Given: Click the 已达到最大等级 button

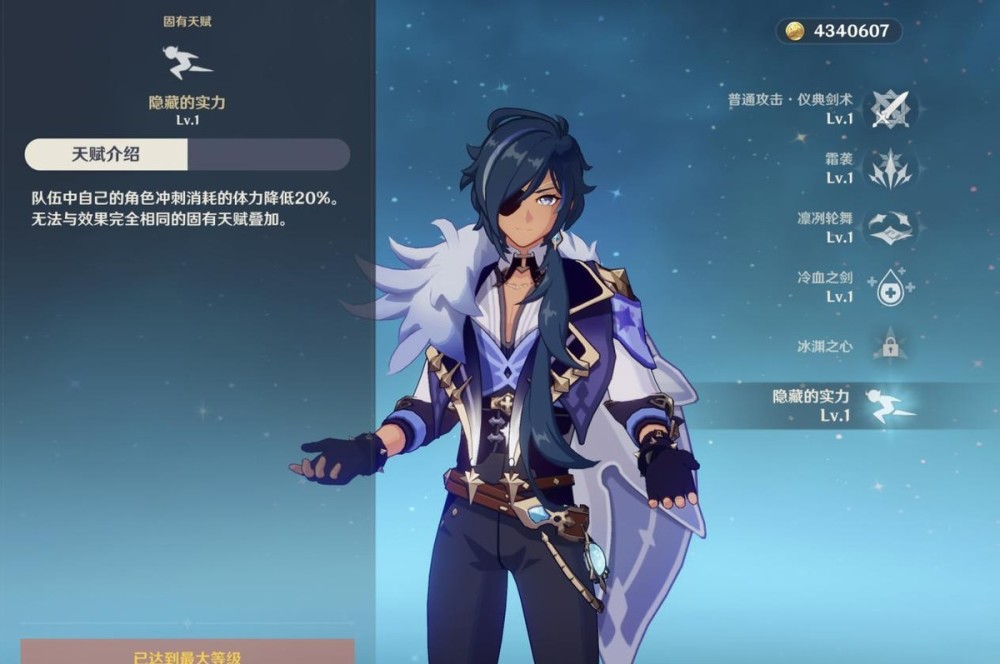Looking at the screenshot, I should coord(188,654).
